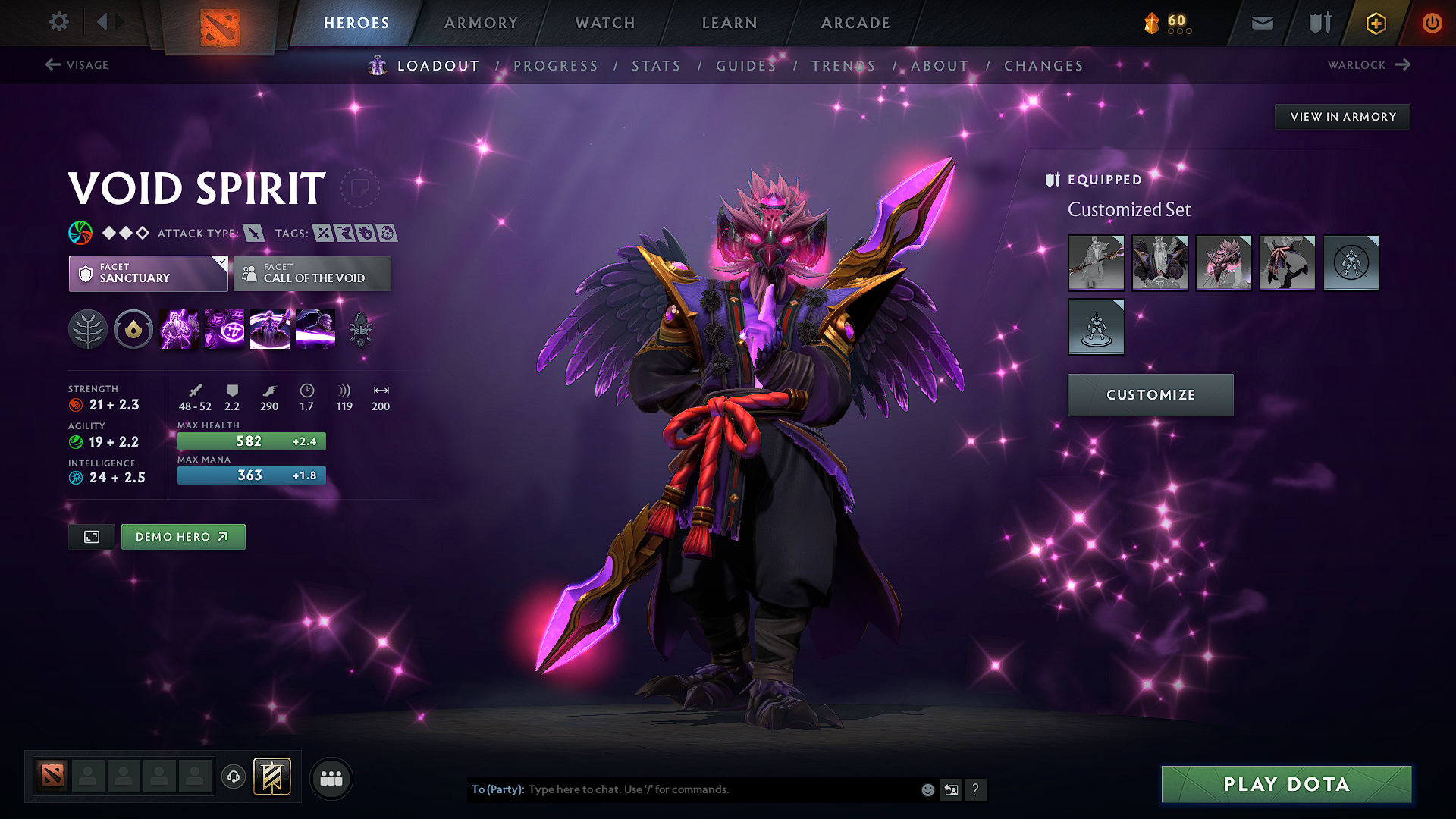Image resolution: width=1456 pixels, height=819 pixels.
Task: Open the settings gear icon
Action: [58, 22]
